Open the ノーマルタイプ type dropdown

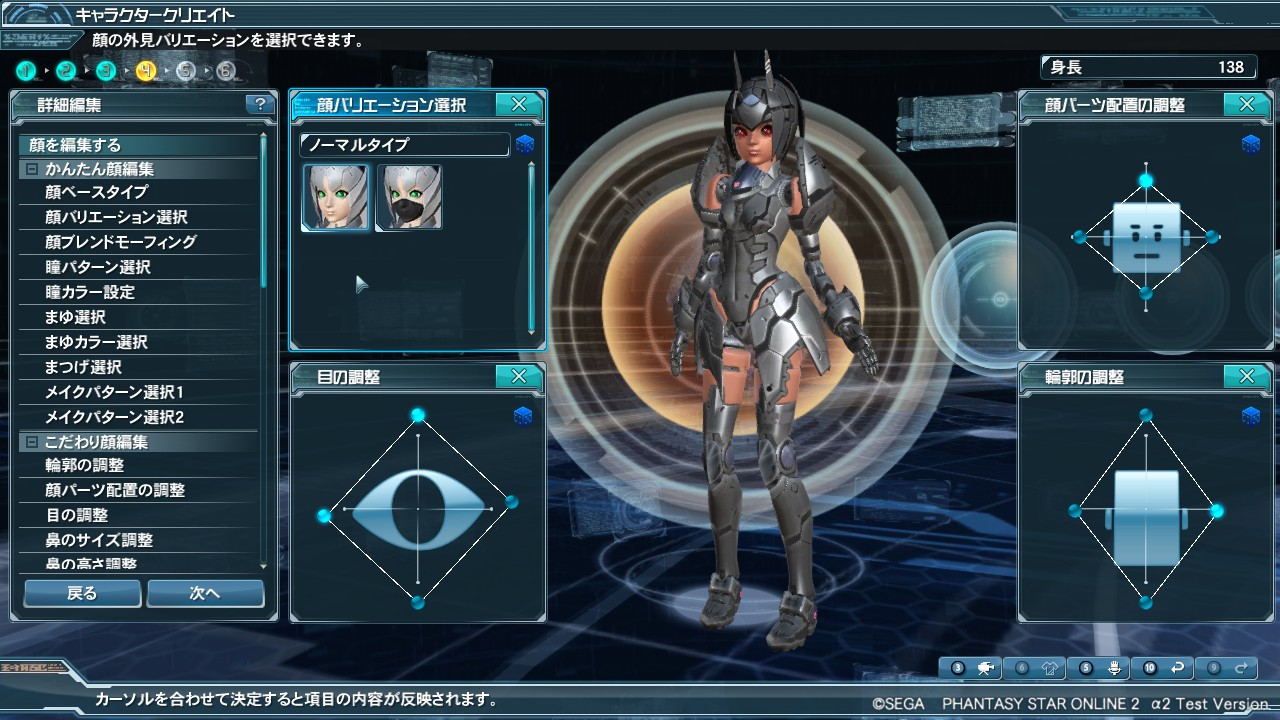pos(404,145)
